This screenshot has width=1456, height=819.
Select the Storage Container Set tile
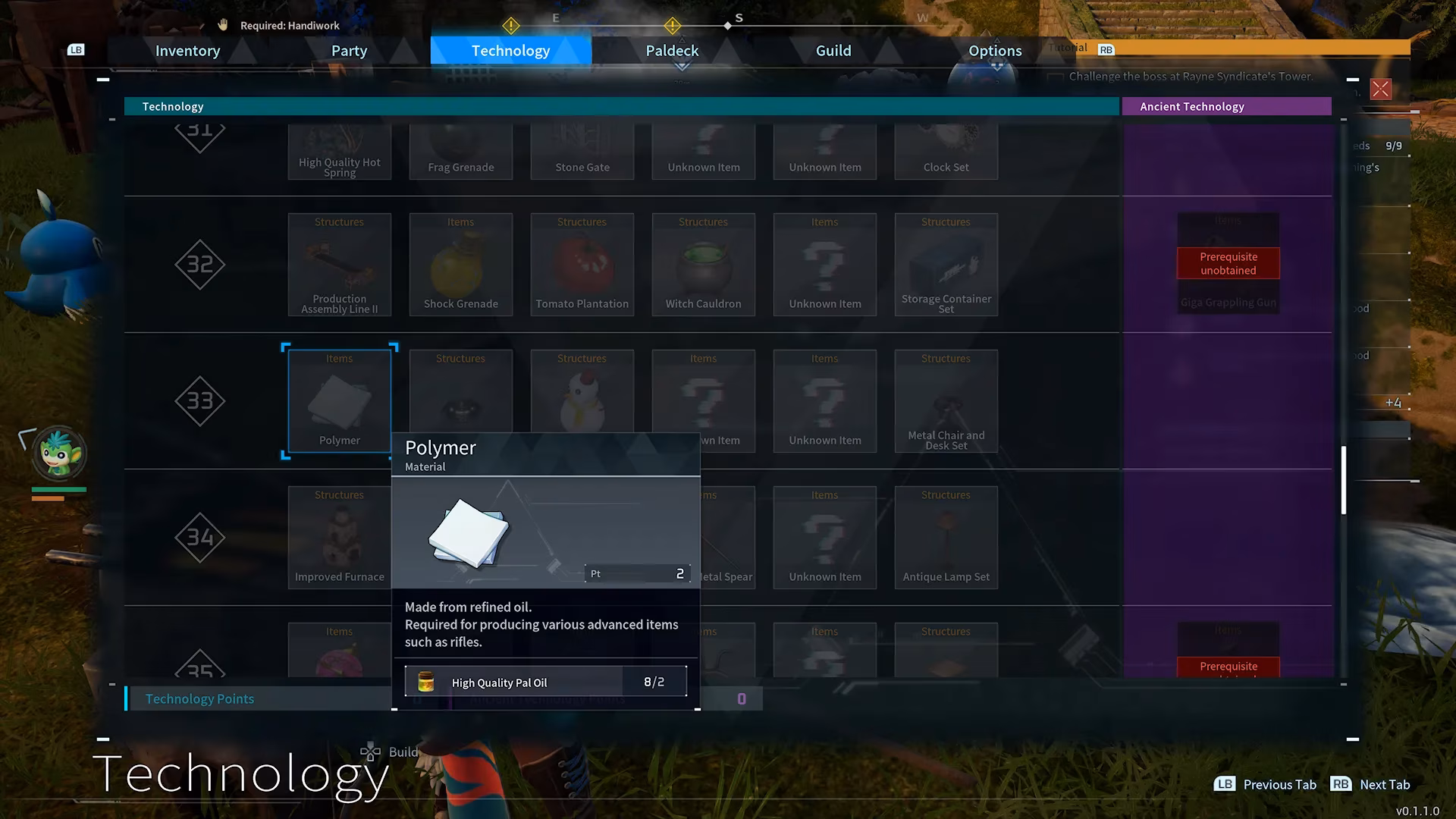point(946,264)
